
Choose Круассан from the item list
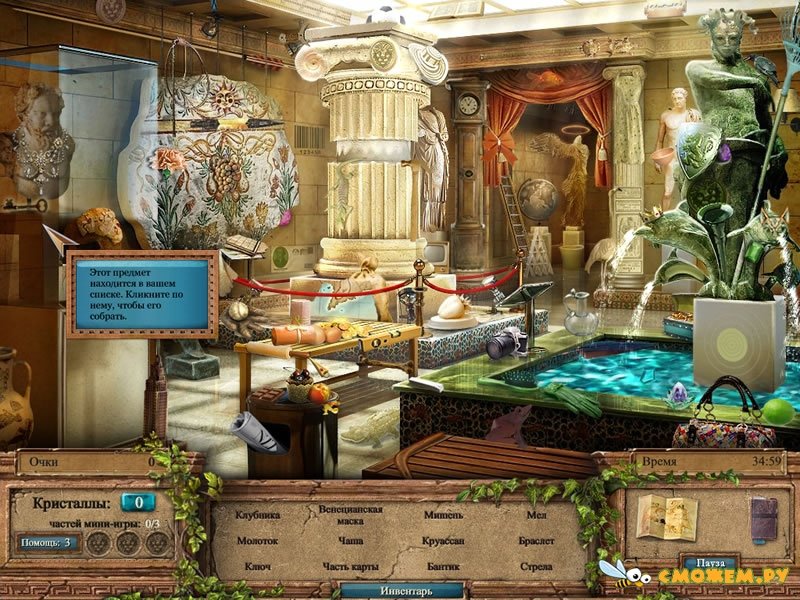click(443, 540)
